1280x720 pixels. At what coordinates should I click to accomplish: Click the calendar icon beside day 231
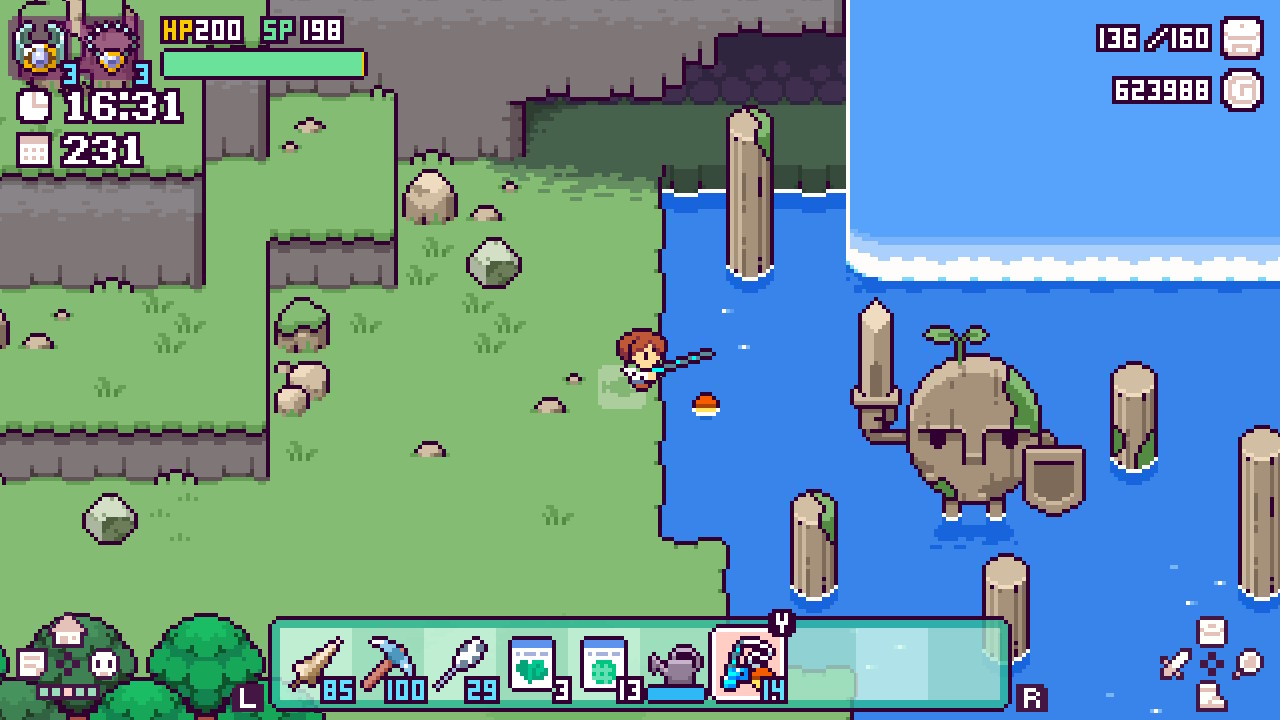click(x=33, y=150)
